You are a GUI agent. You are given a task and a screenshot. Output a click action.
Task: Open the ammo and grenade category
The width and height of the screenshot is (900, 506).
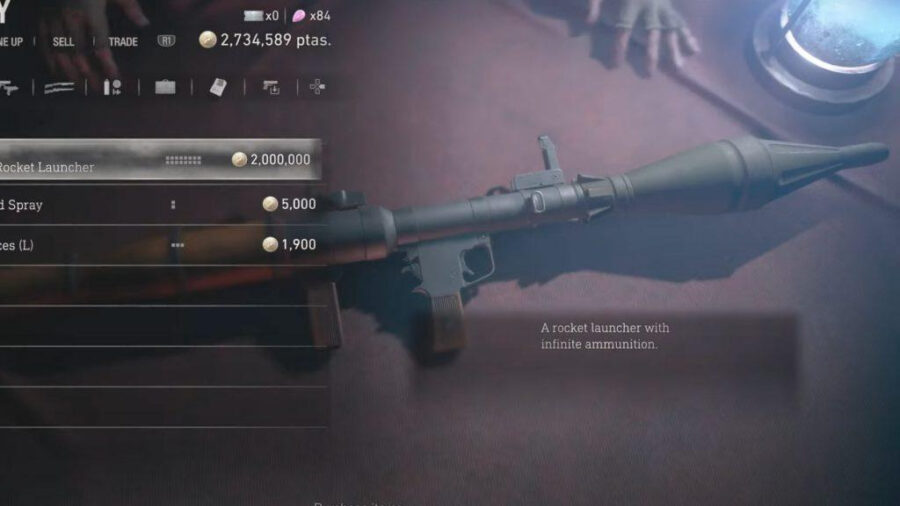(112, 87)
